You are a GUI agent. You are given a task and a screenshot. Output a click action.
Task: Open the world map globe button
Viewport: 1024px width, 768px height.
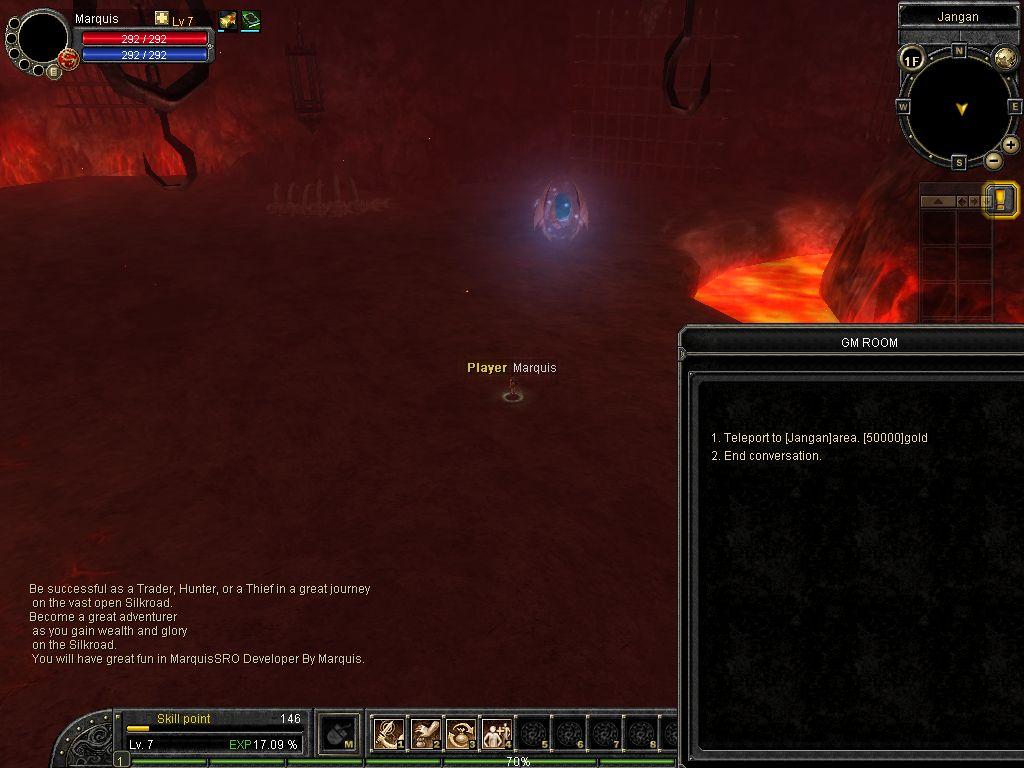click(x=1005, y=57)
